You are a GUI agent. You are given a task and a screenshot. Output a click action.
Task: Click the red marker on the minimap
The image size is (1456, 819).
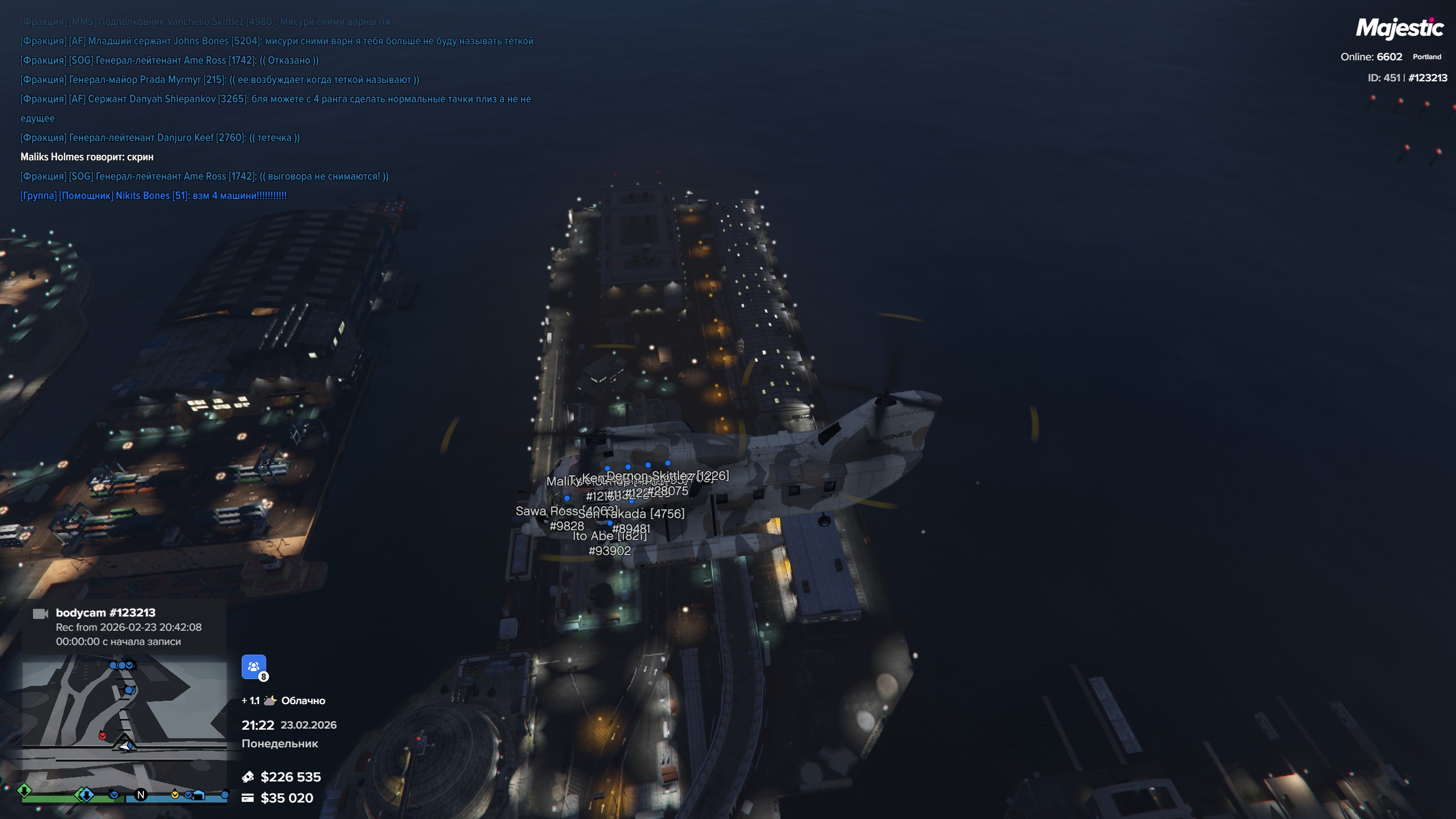point(102,736)
